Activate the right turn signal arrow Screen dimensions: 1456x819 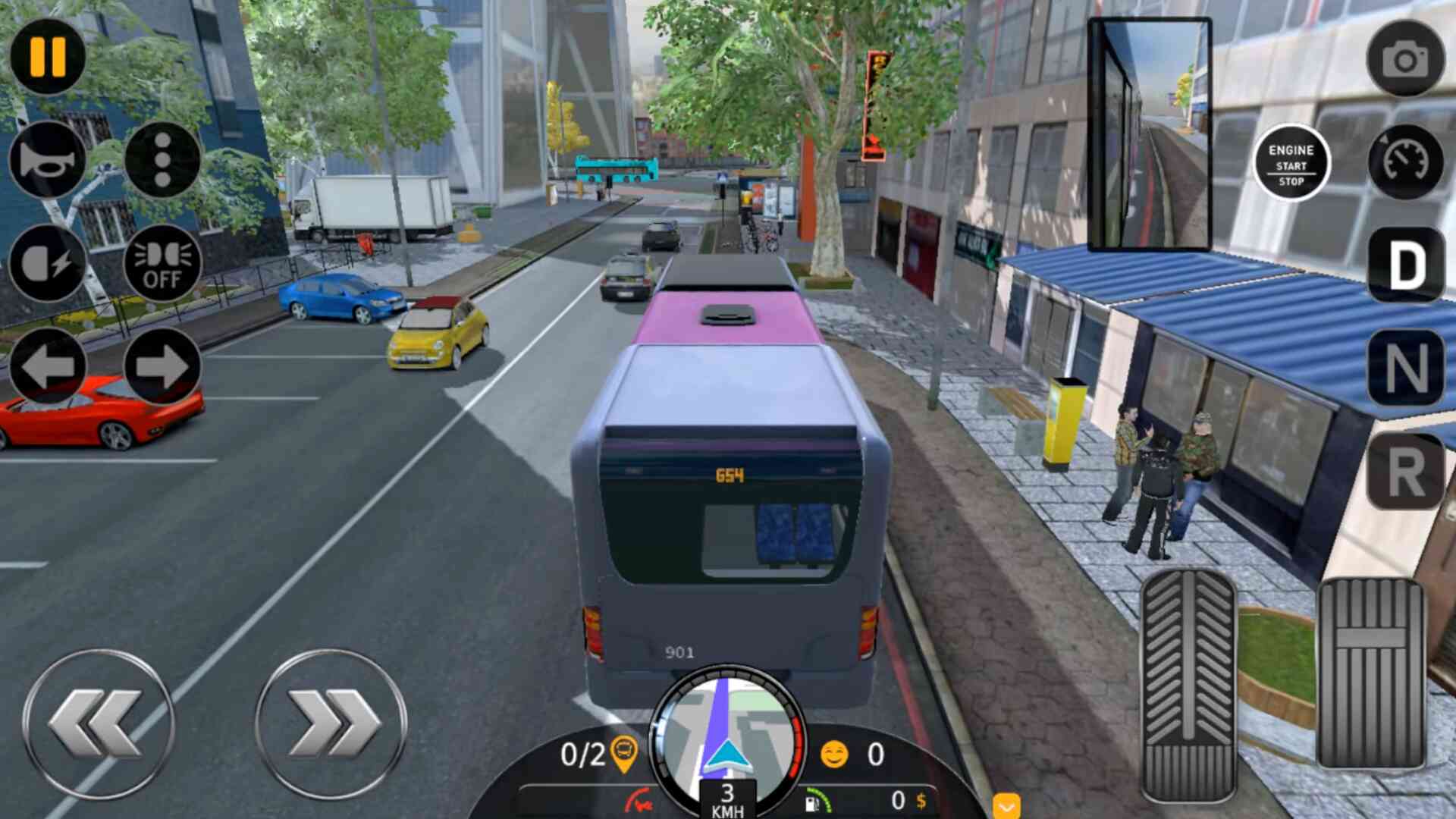(x=162, y=366)
